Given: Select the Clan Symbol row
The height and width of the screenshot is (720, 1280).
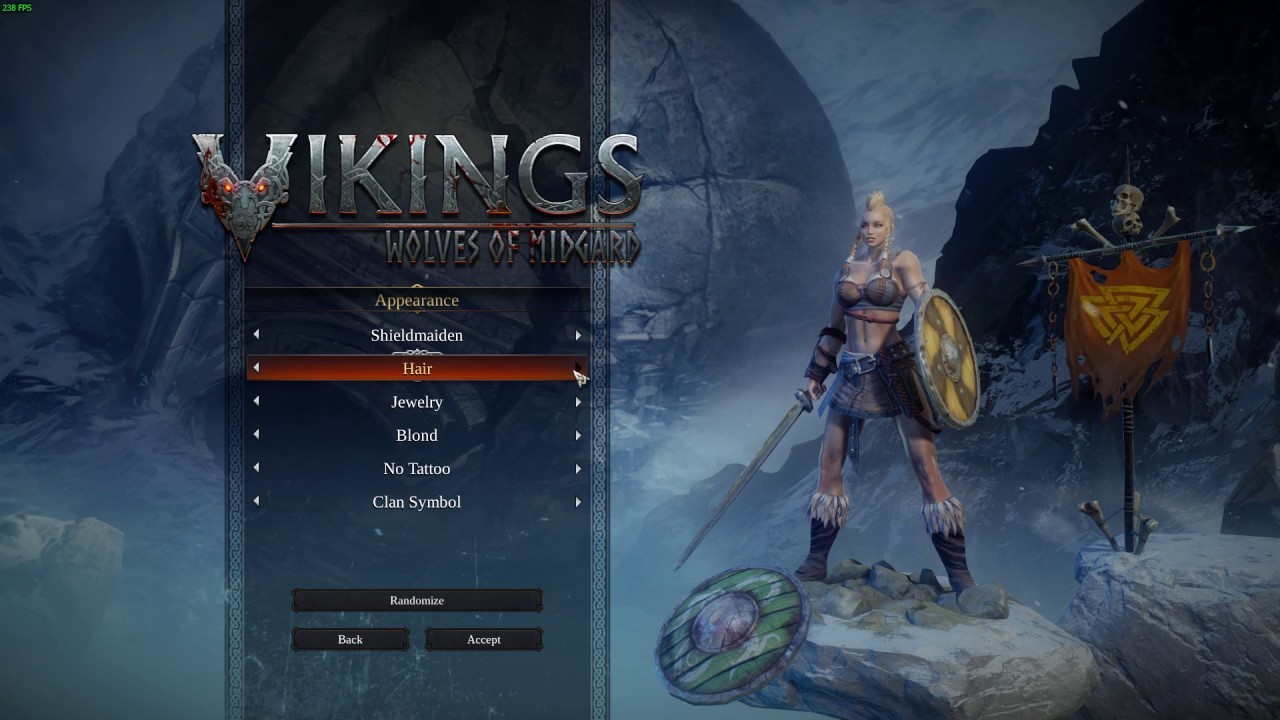Looking at the screenshot, I should click(x=417, y=502).
